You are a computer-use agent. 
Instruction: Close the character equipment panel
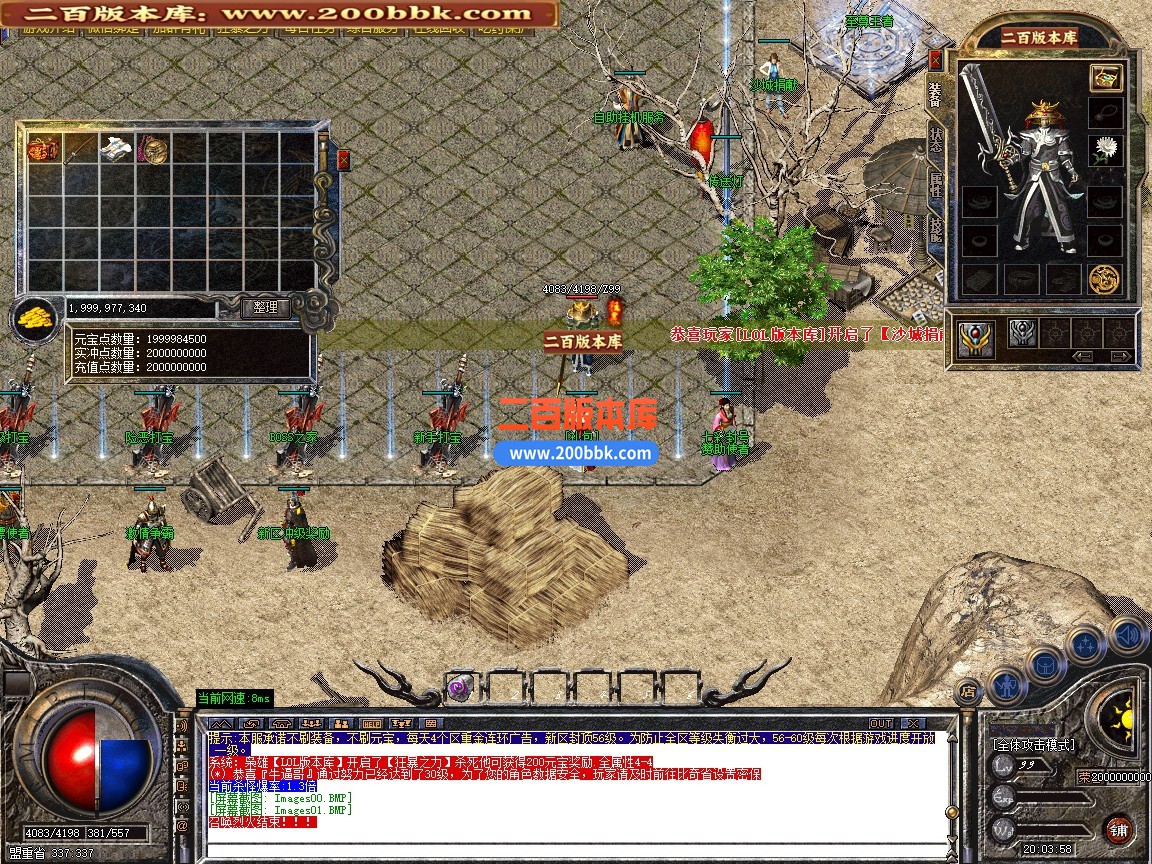tap(936, 59)
